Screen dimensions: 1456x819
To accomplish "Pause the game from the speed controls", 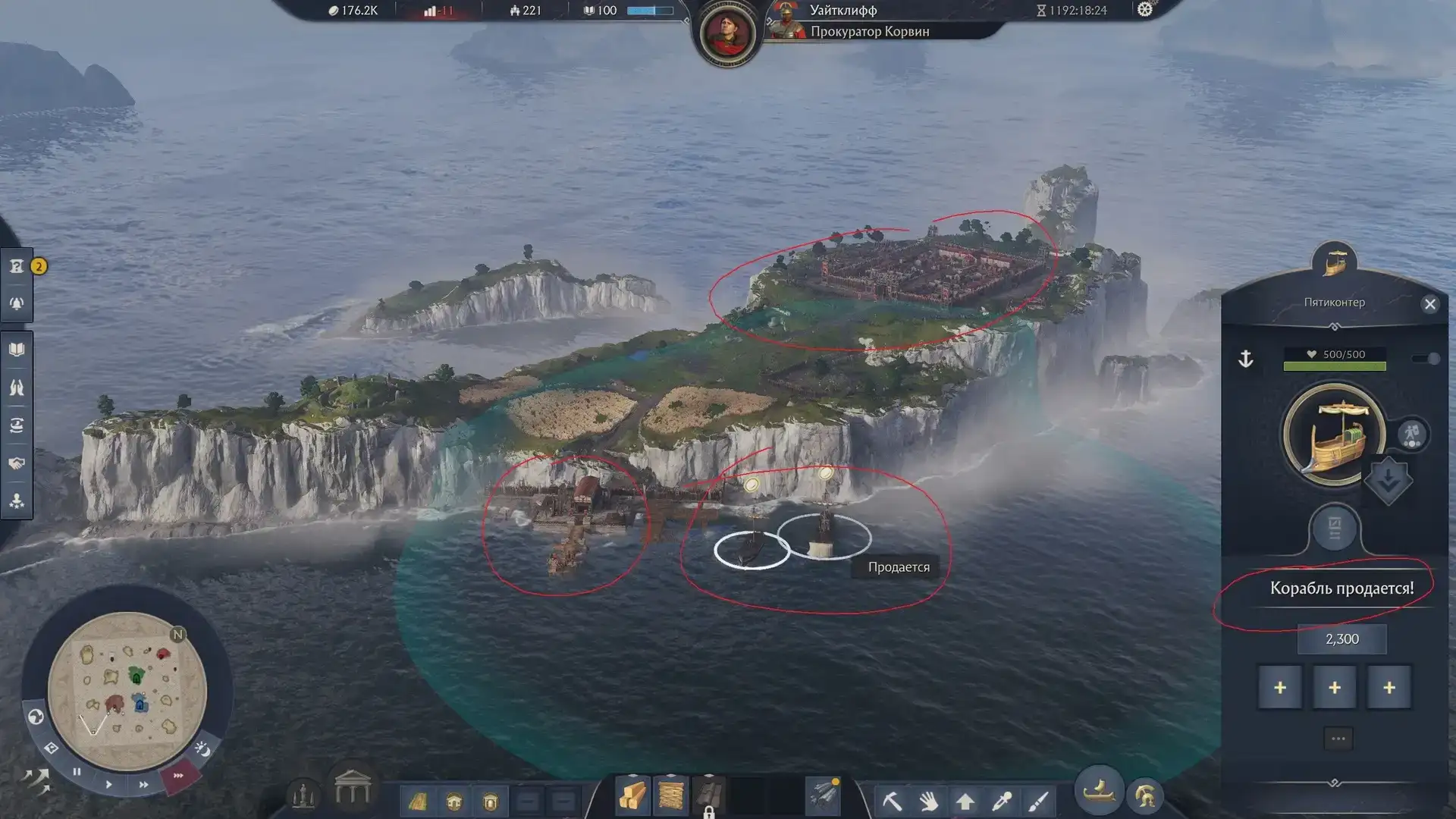I will 77,772.
